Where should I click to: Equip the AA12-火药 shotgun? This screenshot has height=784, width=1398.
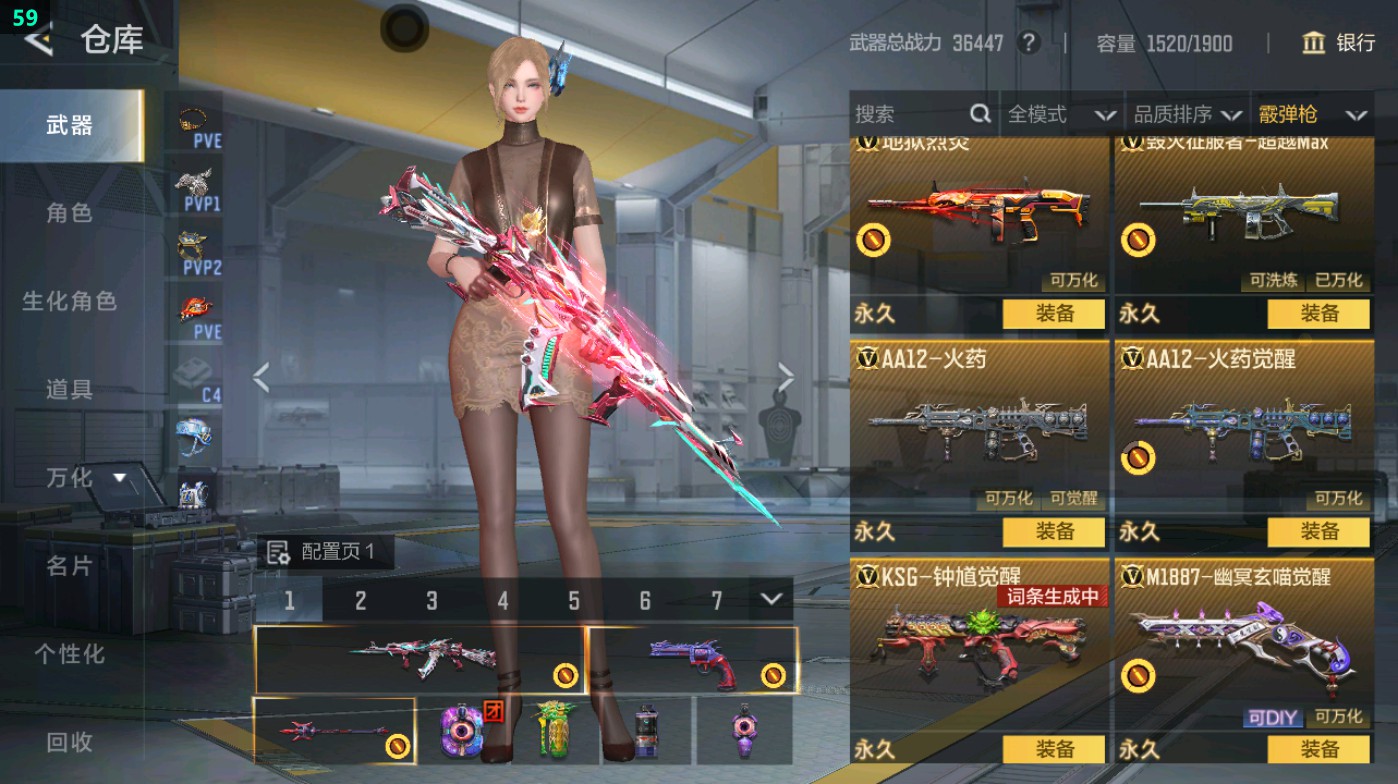pos(1054,531)
